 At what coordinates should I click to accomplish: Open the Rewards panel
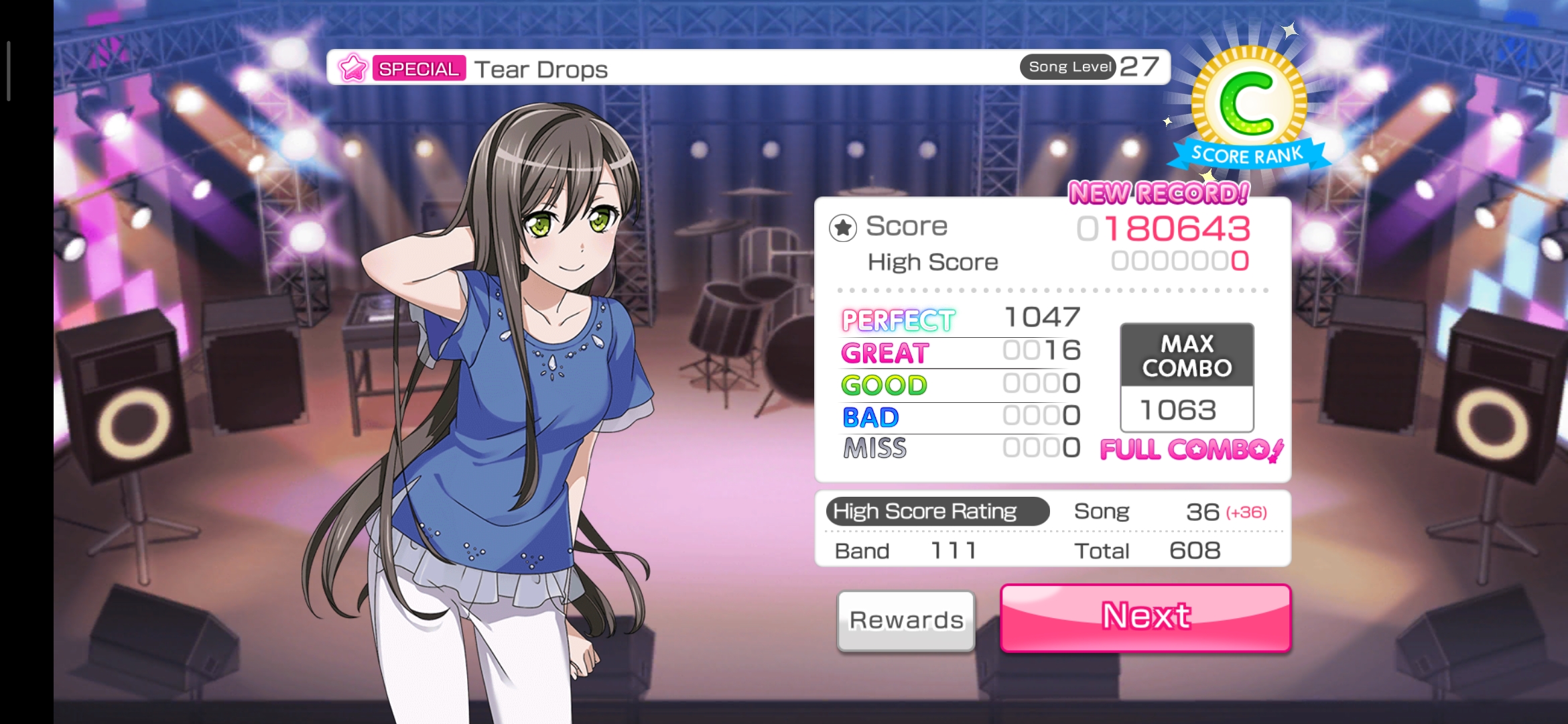coord(906,620)
